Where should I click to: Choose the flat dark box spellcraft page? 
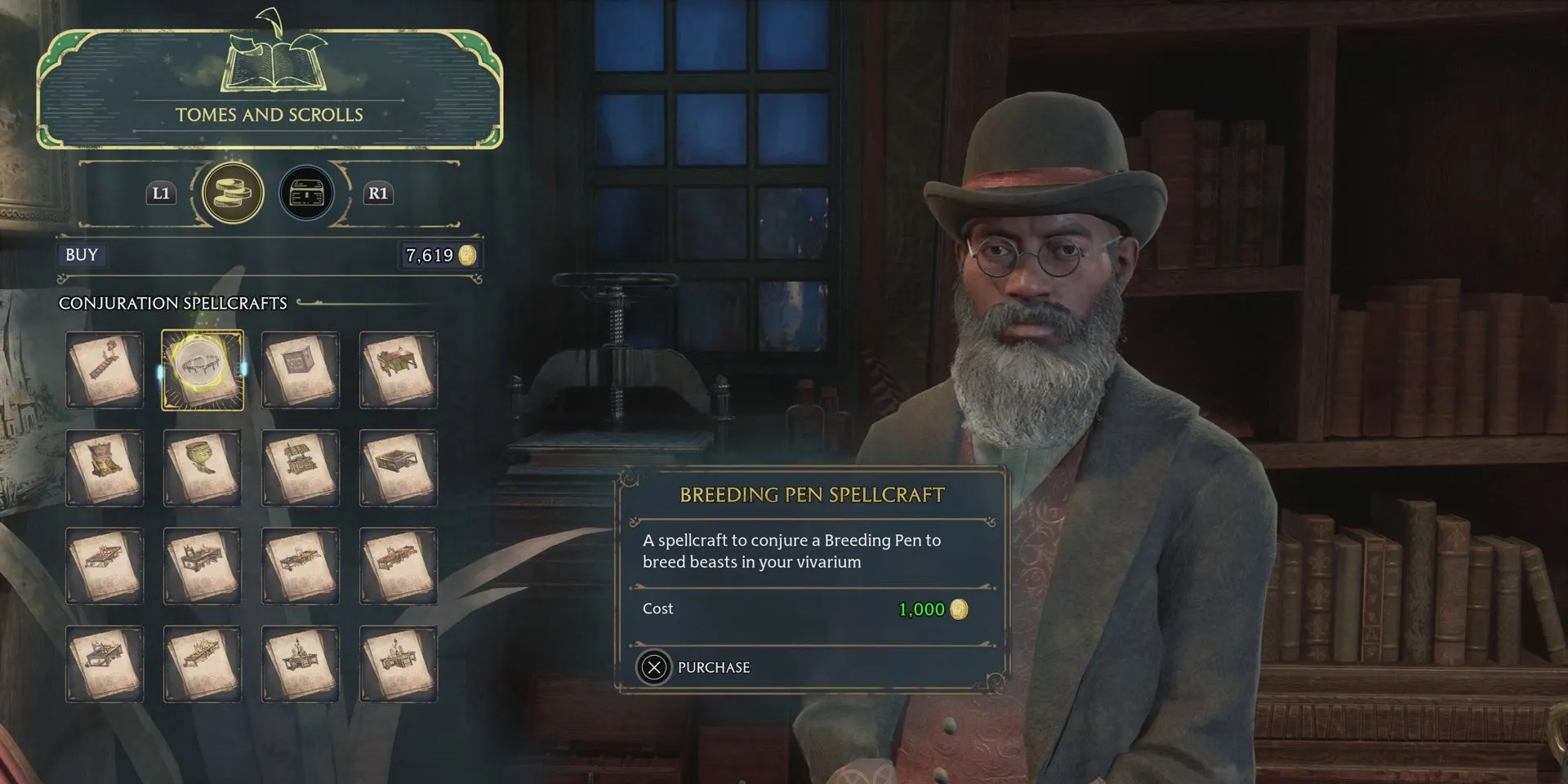pyautogui.click(x=399, y=468)
